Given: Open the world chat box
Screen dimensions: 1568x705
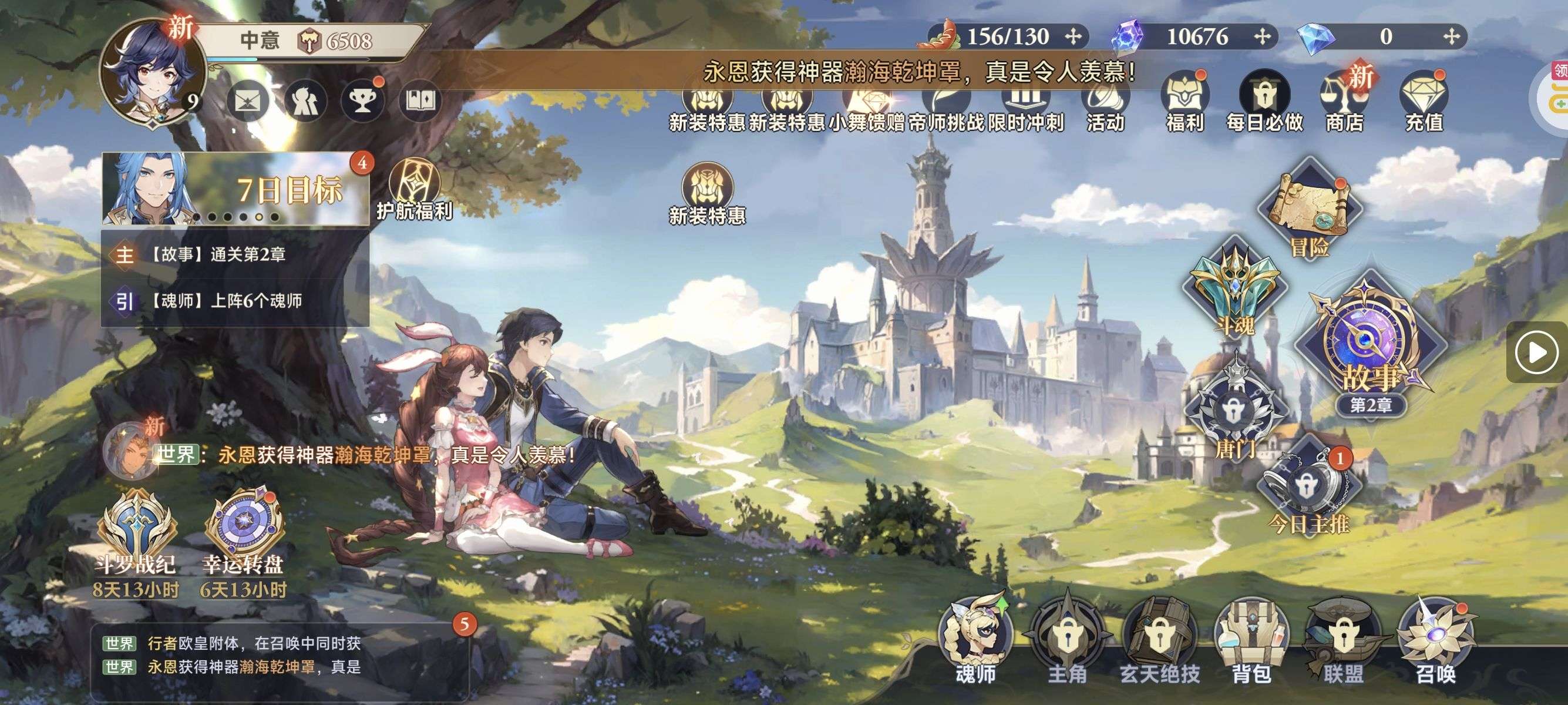Looking at the screenshot, I should pyautogui.click(x=280, y=656).
